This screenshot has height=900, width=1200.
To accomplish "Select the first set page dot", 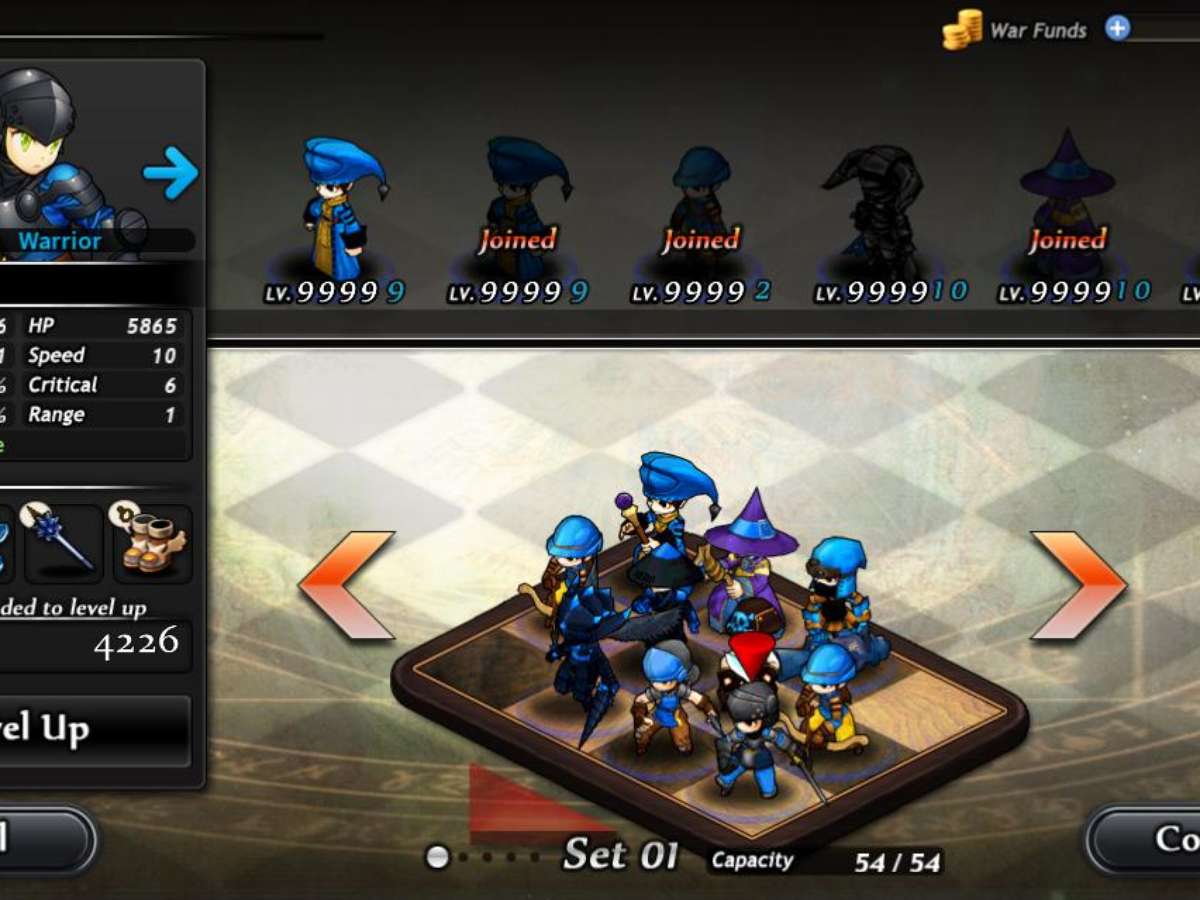I will coord(437,857).
